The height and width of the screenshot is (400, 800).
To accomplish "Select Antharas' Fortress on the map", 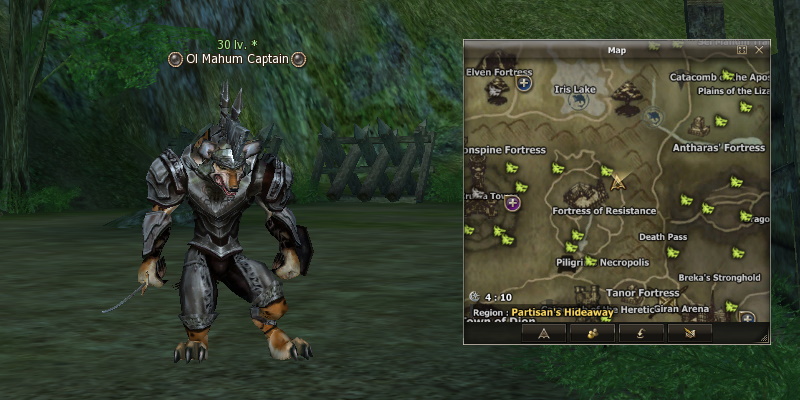I will [720, 148].
